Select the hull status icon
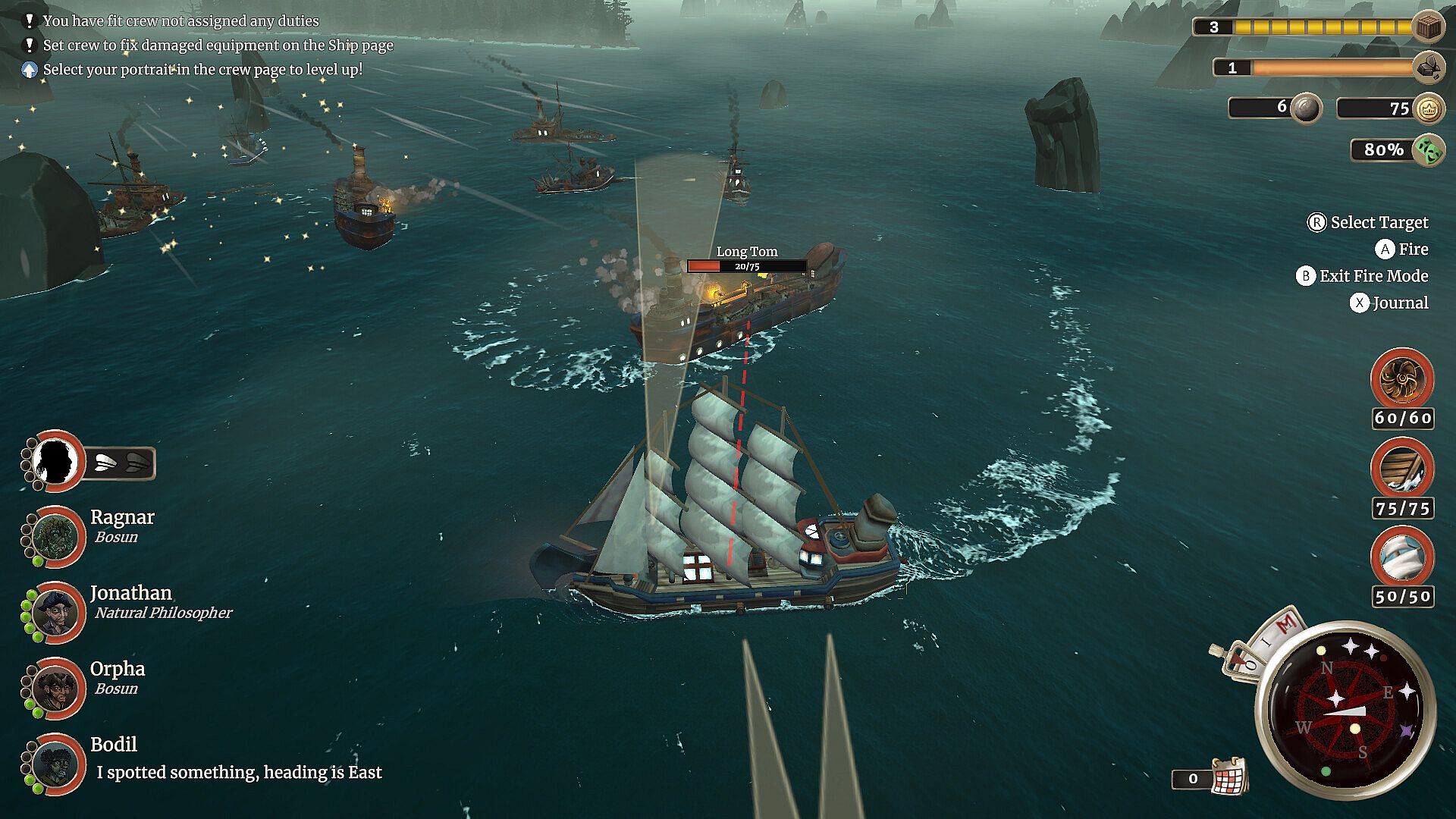 pos(1401,469)
